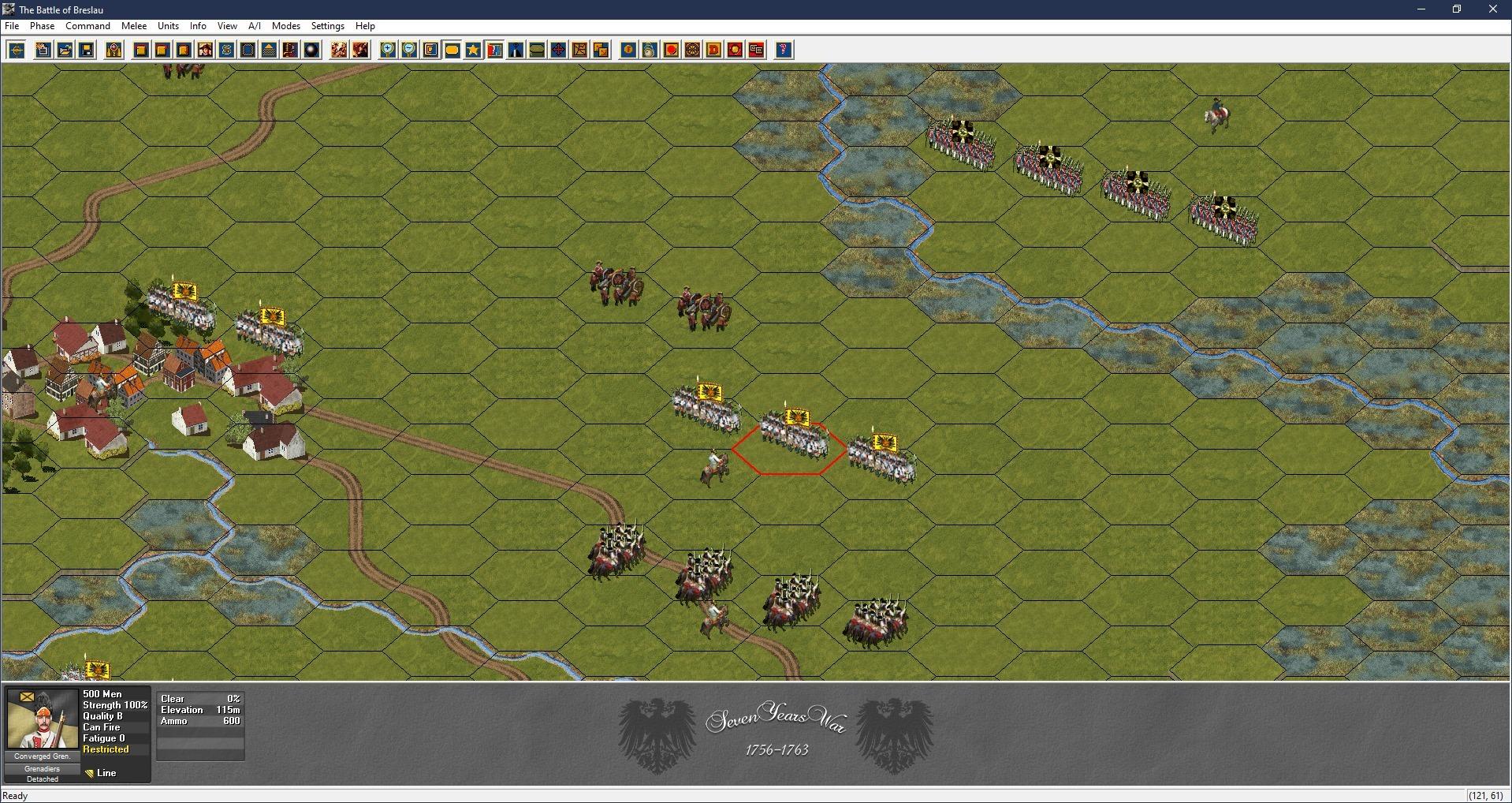Open the Phase menu
The image size is (1512, 803).
click(x=43, y=26)
